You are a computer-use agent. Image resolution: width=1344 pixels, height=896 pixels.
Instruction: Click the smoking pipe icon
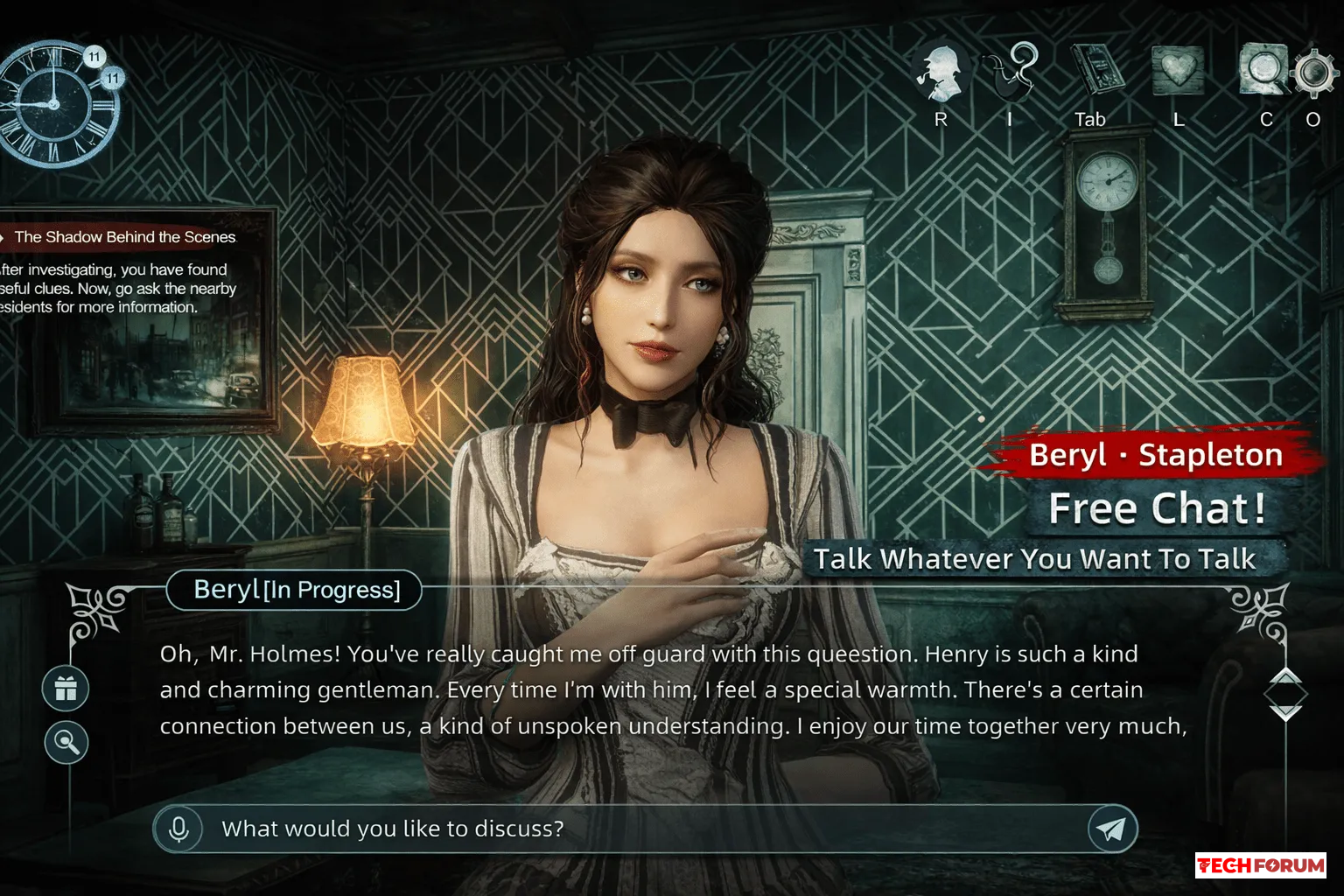click(1013, 71)
